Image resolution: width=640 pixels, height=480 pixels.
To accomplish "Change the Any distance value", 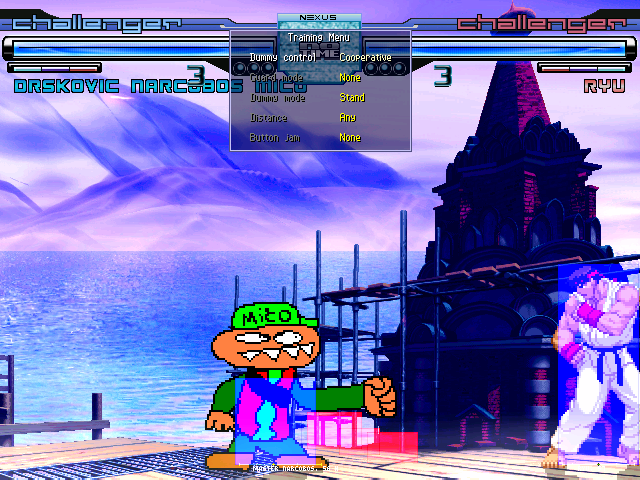I will [347, 118].
